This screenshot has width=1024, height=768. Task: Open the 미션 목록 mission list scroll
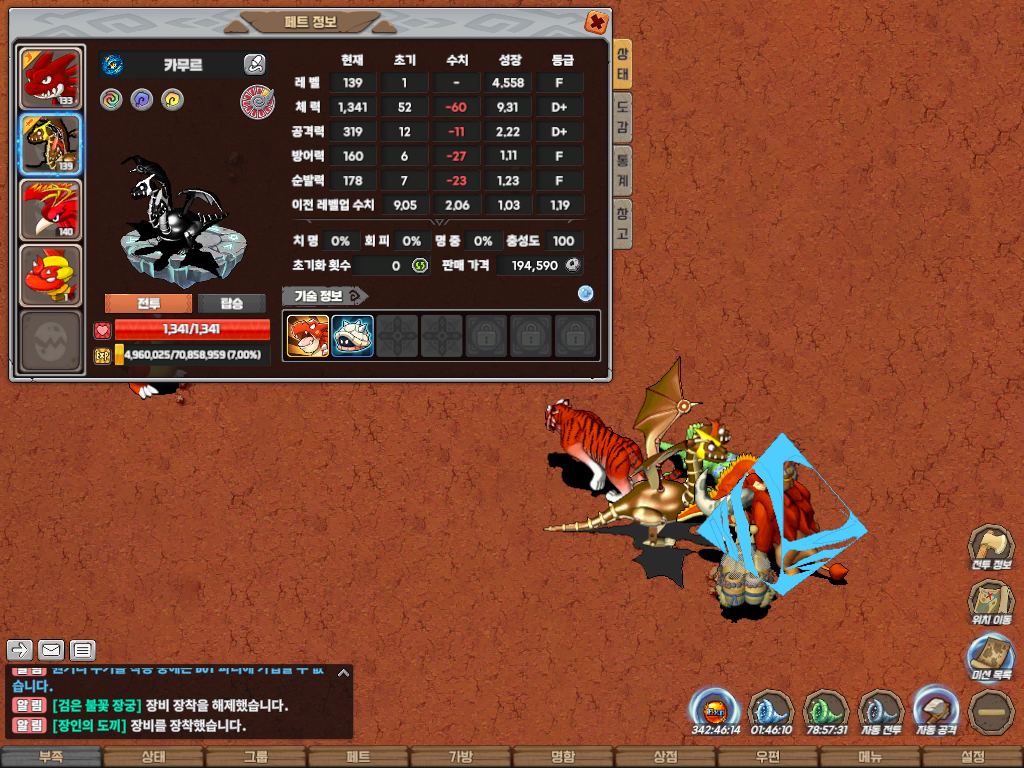(x=990, y=658)
